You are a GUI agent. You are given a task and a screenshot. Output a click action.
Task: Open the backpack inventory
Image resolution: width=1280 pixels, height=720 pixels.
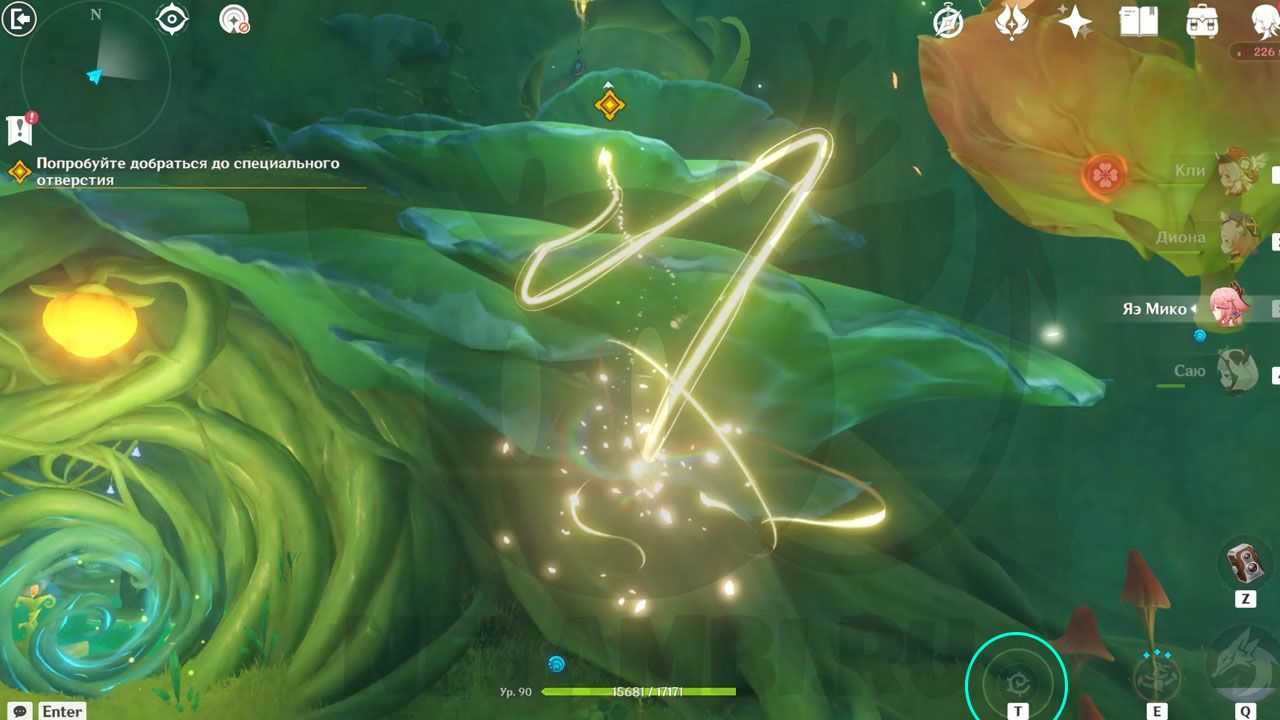pyautogui.click(x=1202, y=22)
